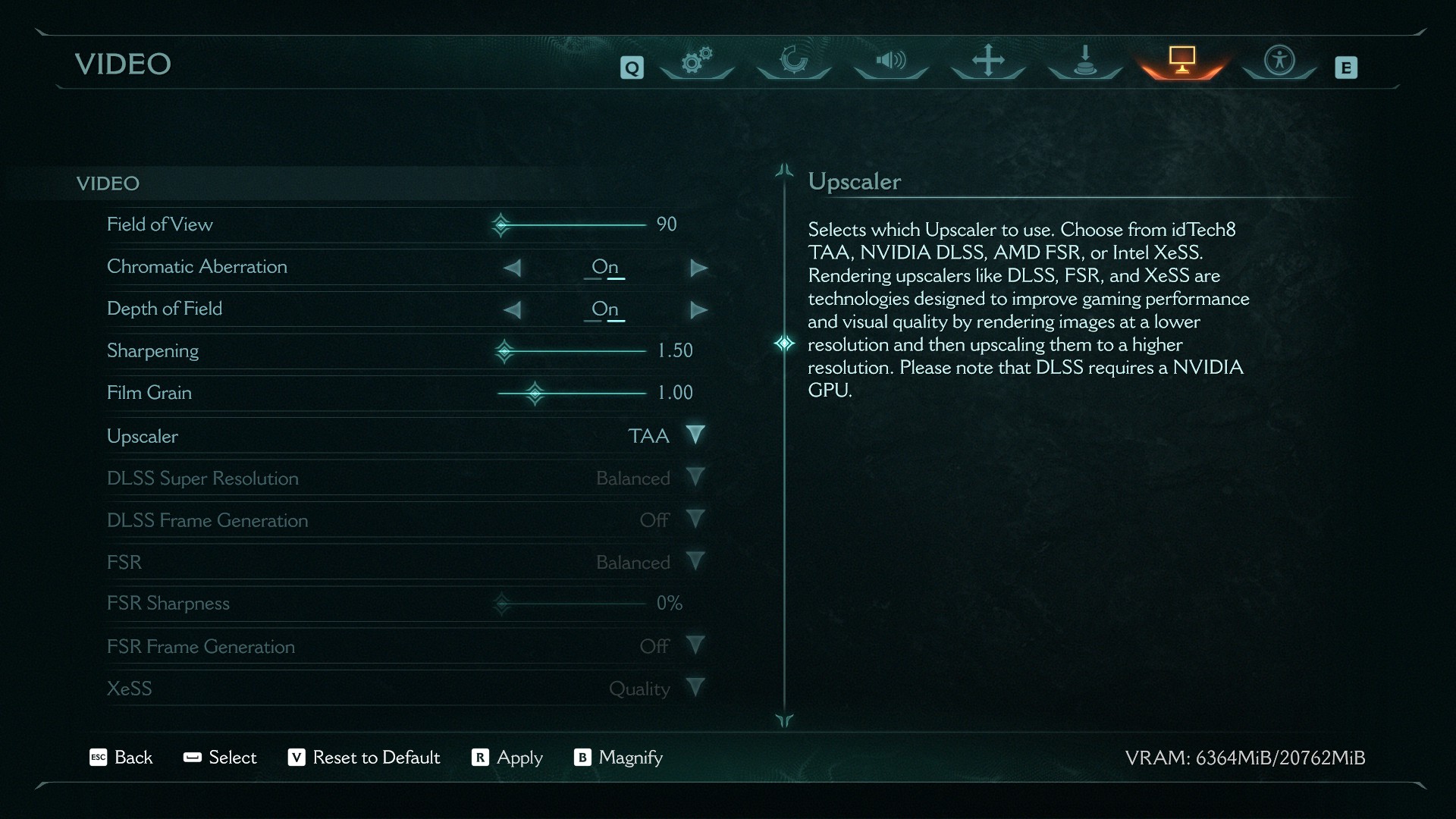Open the speaker audio tab
The image size is (1456, 819).
(x=891, y=61)
